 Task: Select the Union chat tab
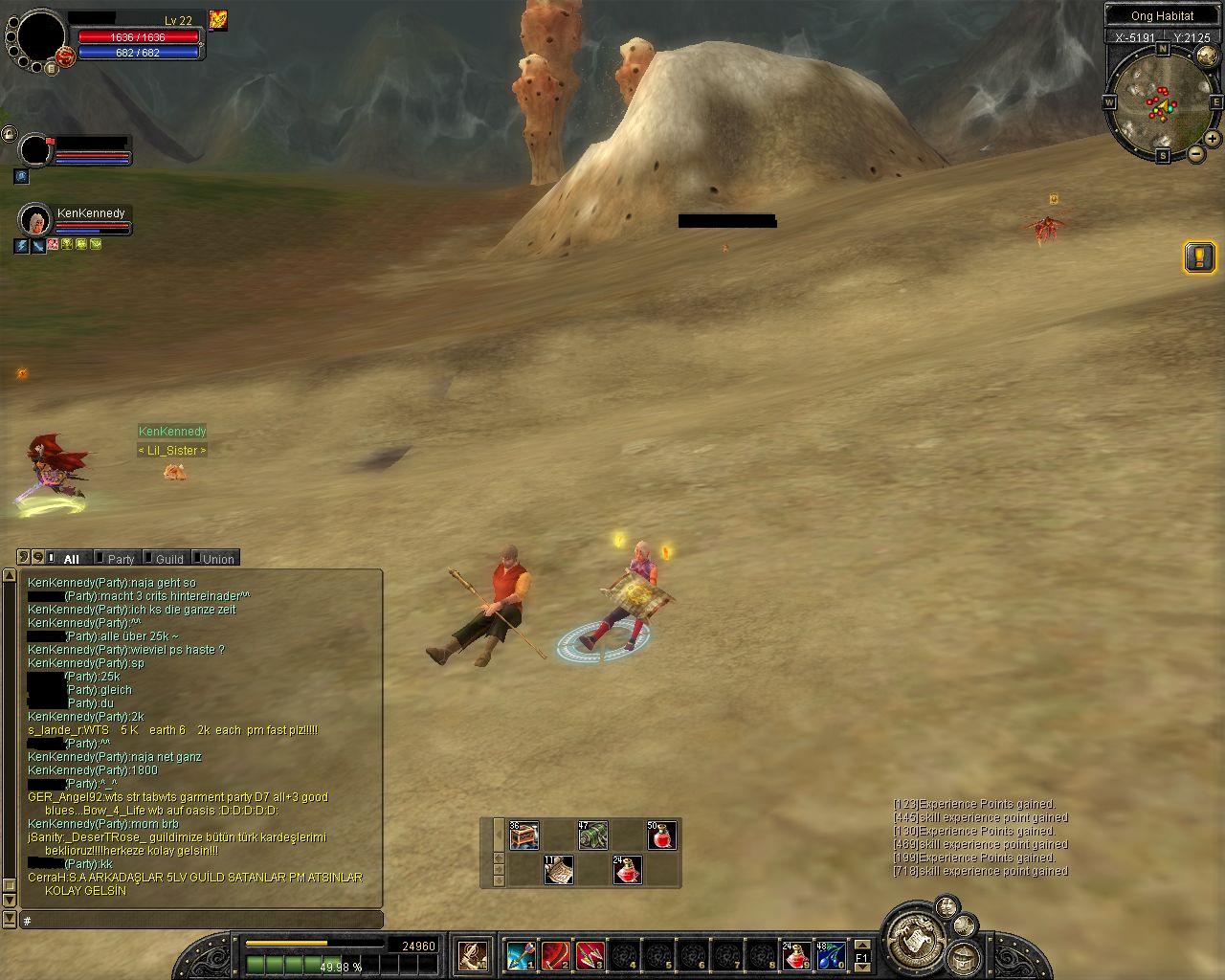(215, 559)
